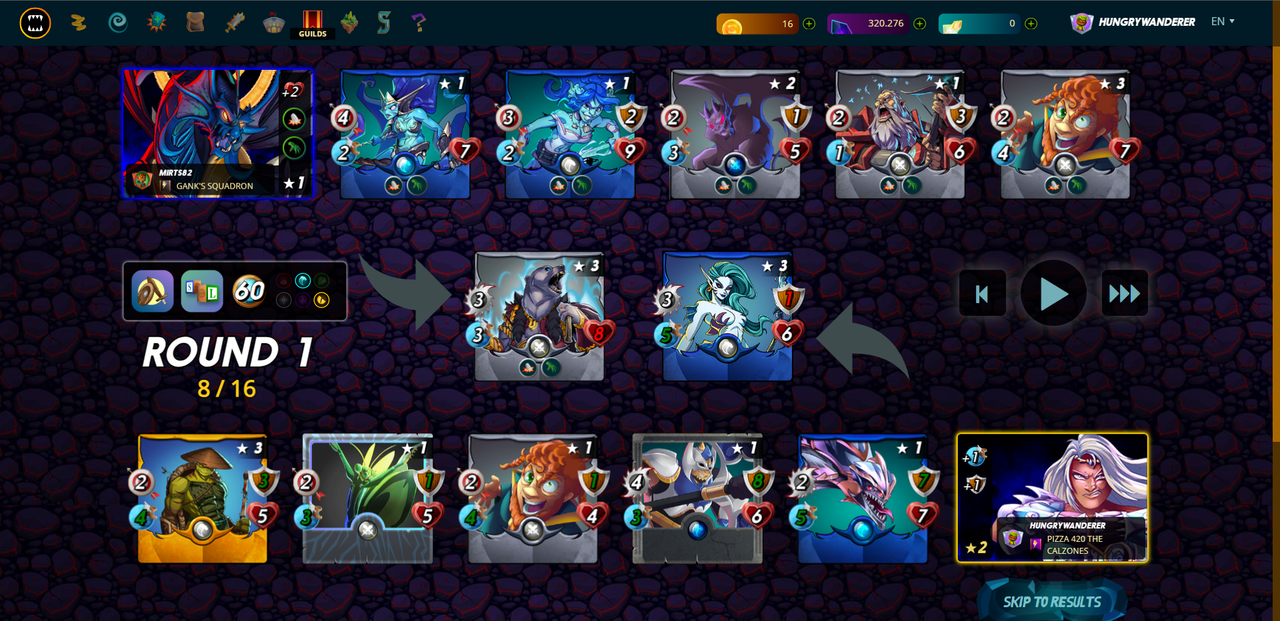Skip to Results
1280x621 pixels.
click(1052, 601)
